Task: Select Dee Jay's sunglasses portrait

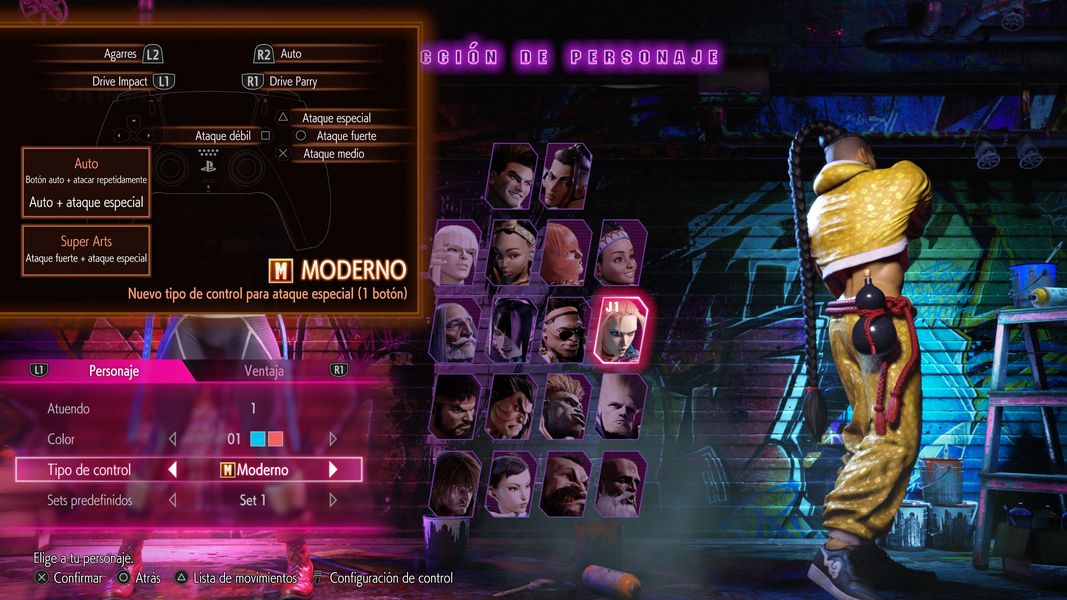Action: tap(565, 330)
